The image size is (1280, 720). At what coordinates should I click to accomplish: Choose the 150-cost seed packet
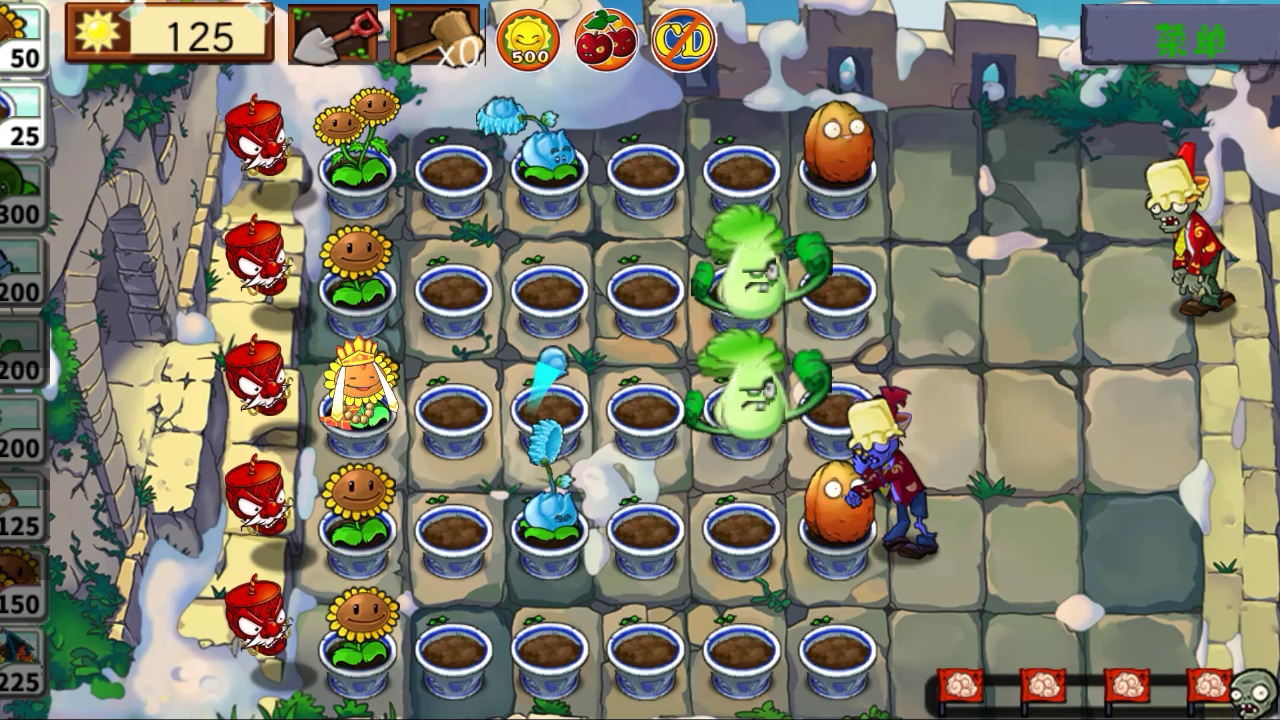(x=20, y=583)
